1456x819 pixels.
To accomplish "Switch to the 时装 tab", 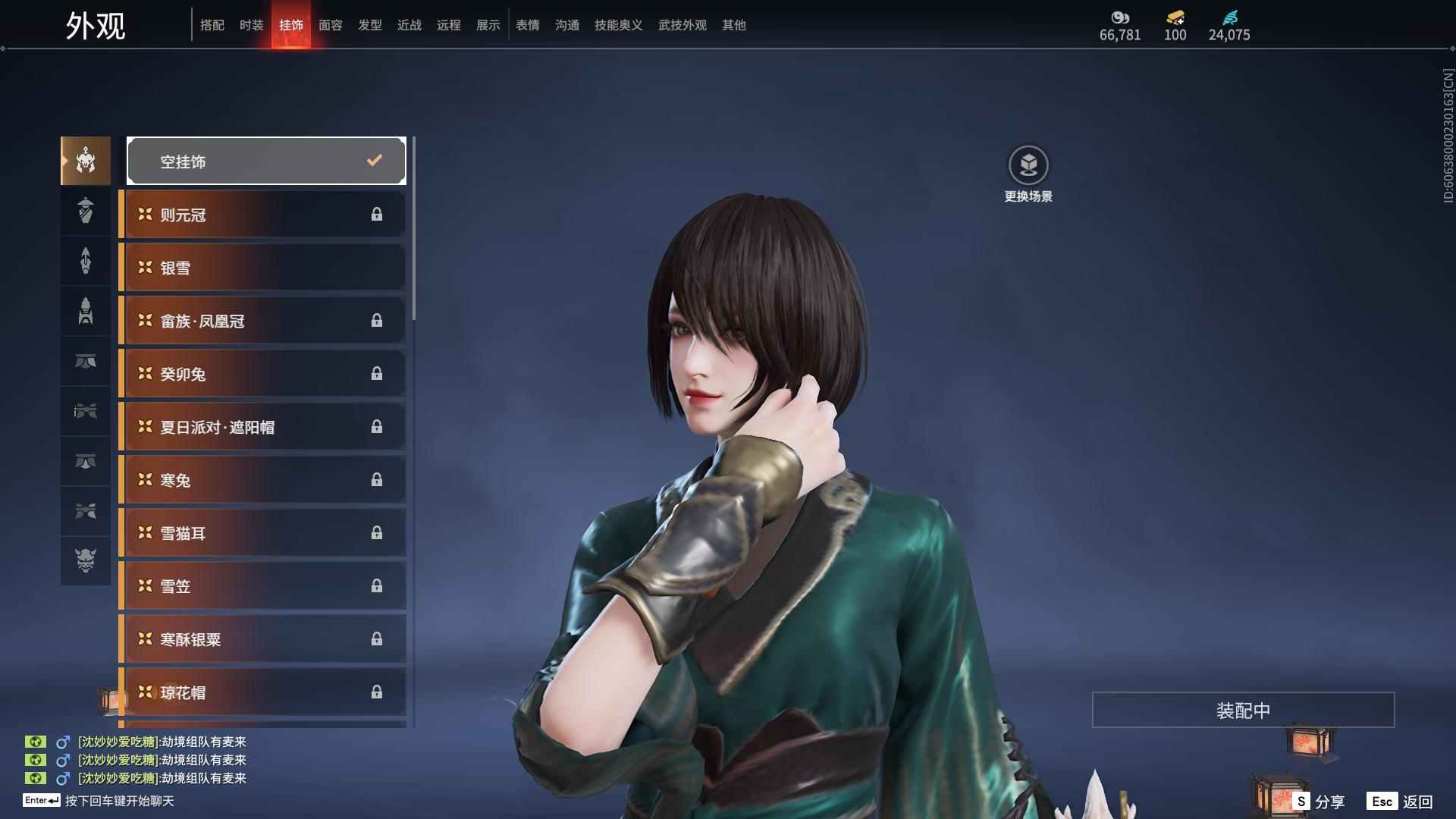I will pos(251,25).
